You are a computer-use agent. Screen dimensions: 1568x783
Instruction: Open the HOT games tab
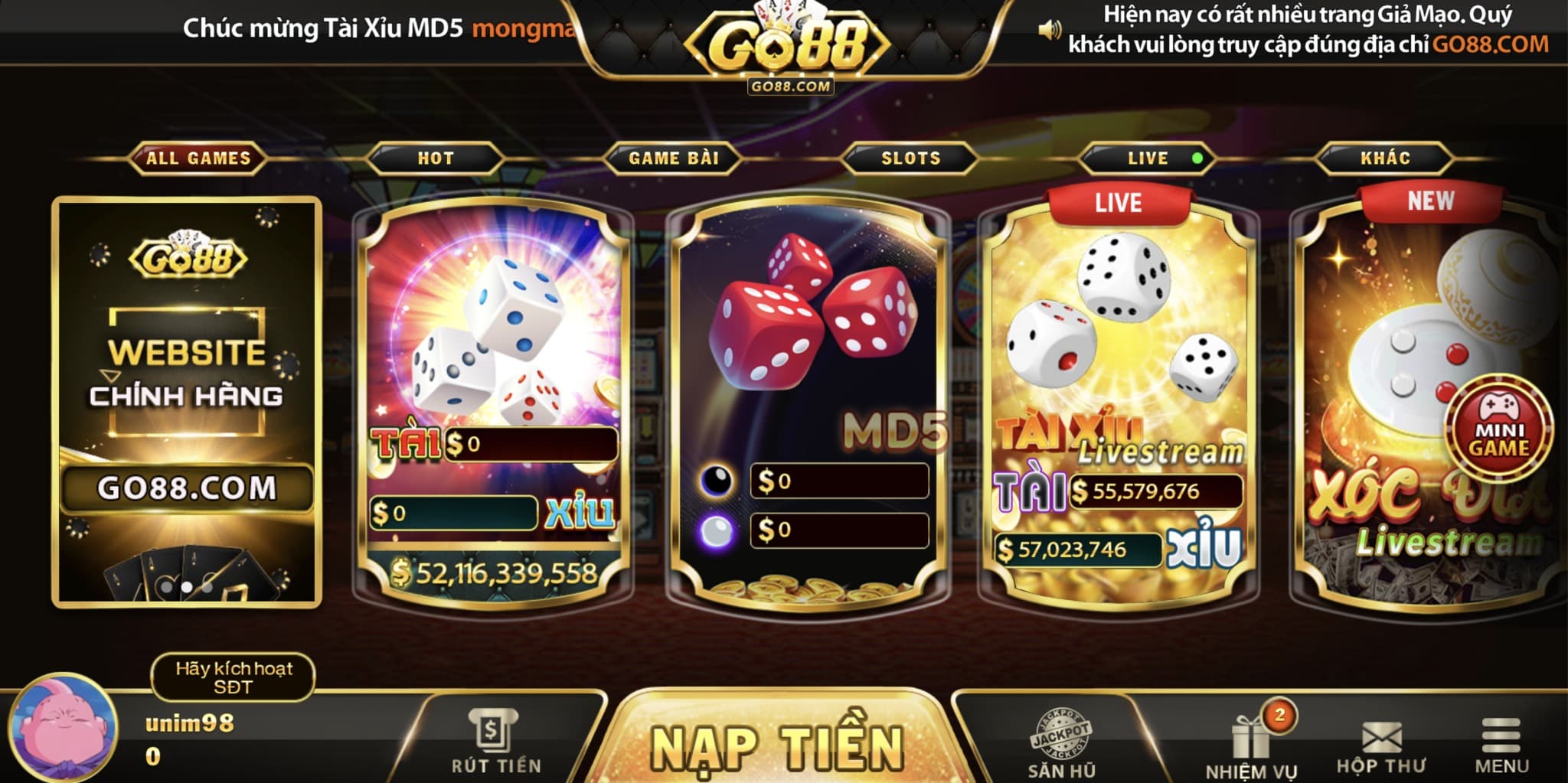tap(436, 158)
